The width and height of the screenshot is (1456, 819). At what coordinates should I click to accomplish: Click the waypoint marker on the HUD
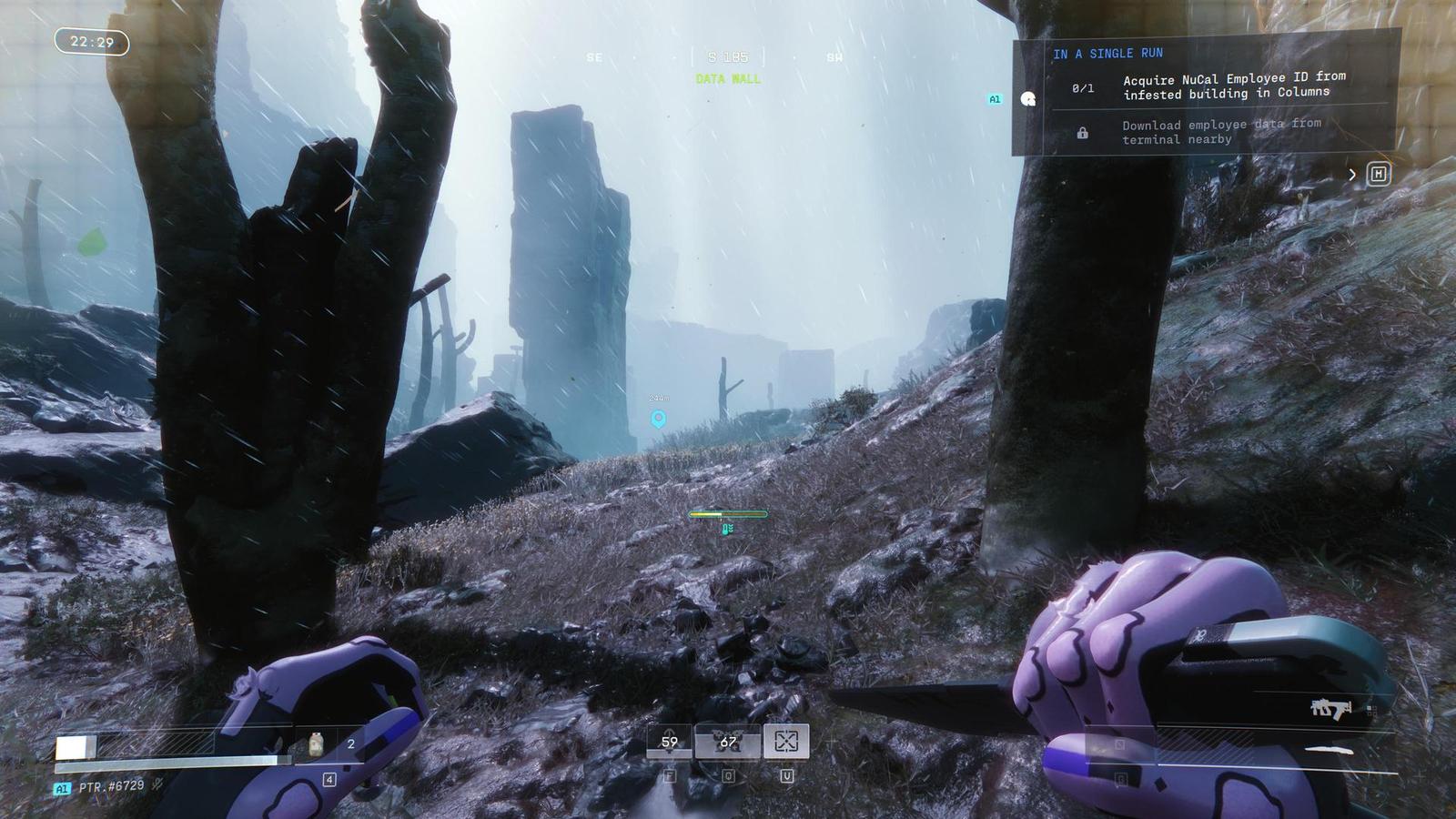coord(658,419)
